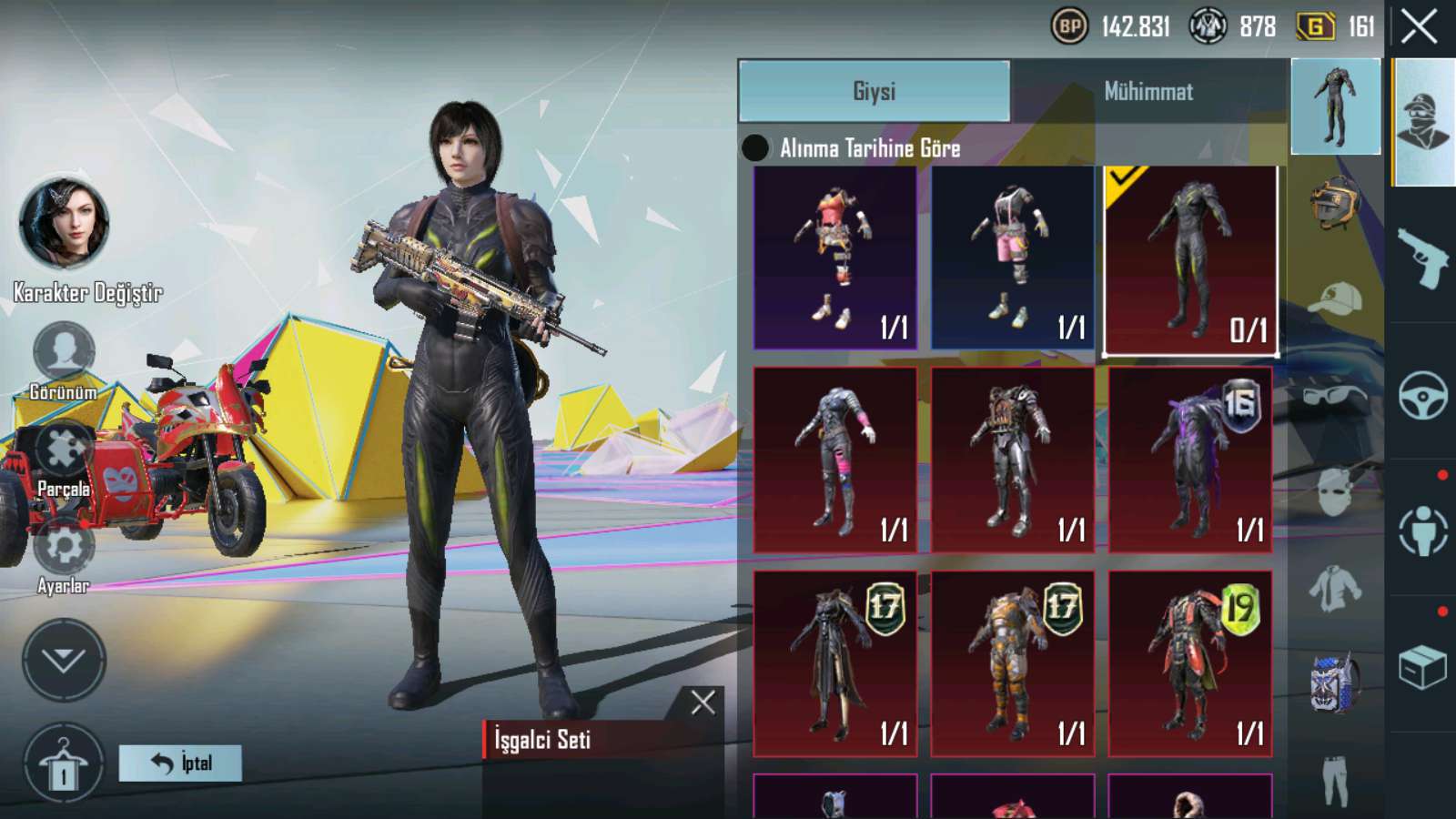Dismiss the İşgalci Seti tooltip
The height and width of the screenshot is (819, 1456).
pyautogui.click(x=703, y=702)
